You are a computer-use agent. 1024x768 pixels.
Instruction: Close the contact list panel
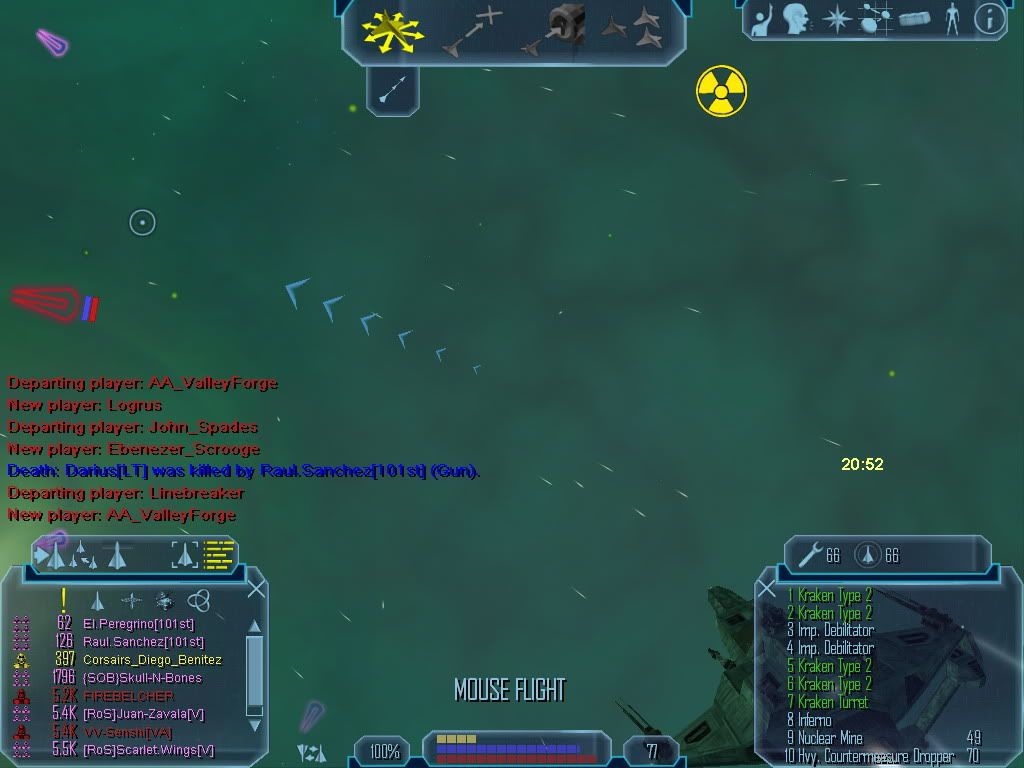[x=256, y=588]
